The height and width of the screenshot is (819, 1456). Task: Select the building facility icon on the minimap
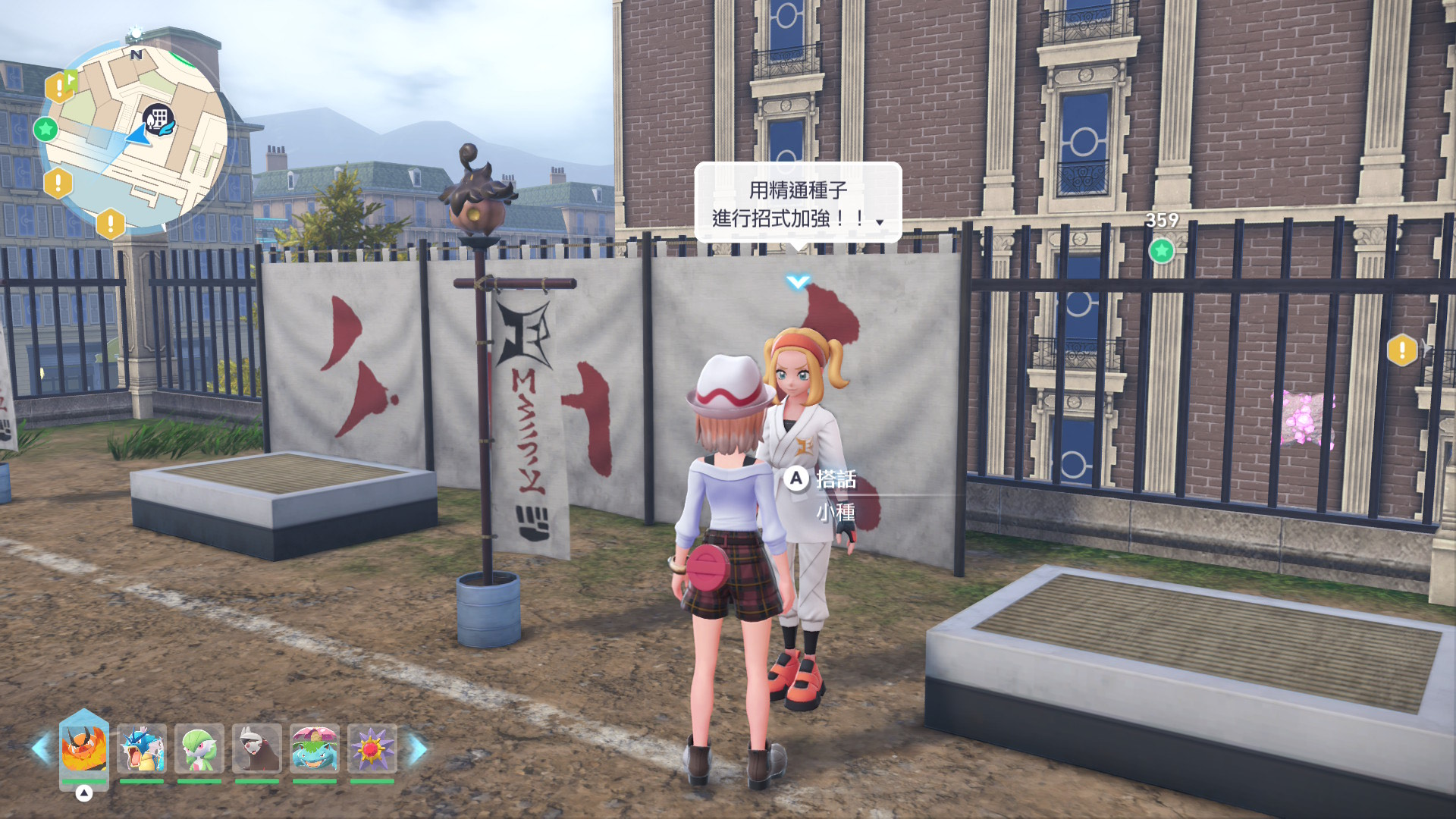point(158,120)
